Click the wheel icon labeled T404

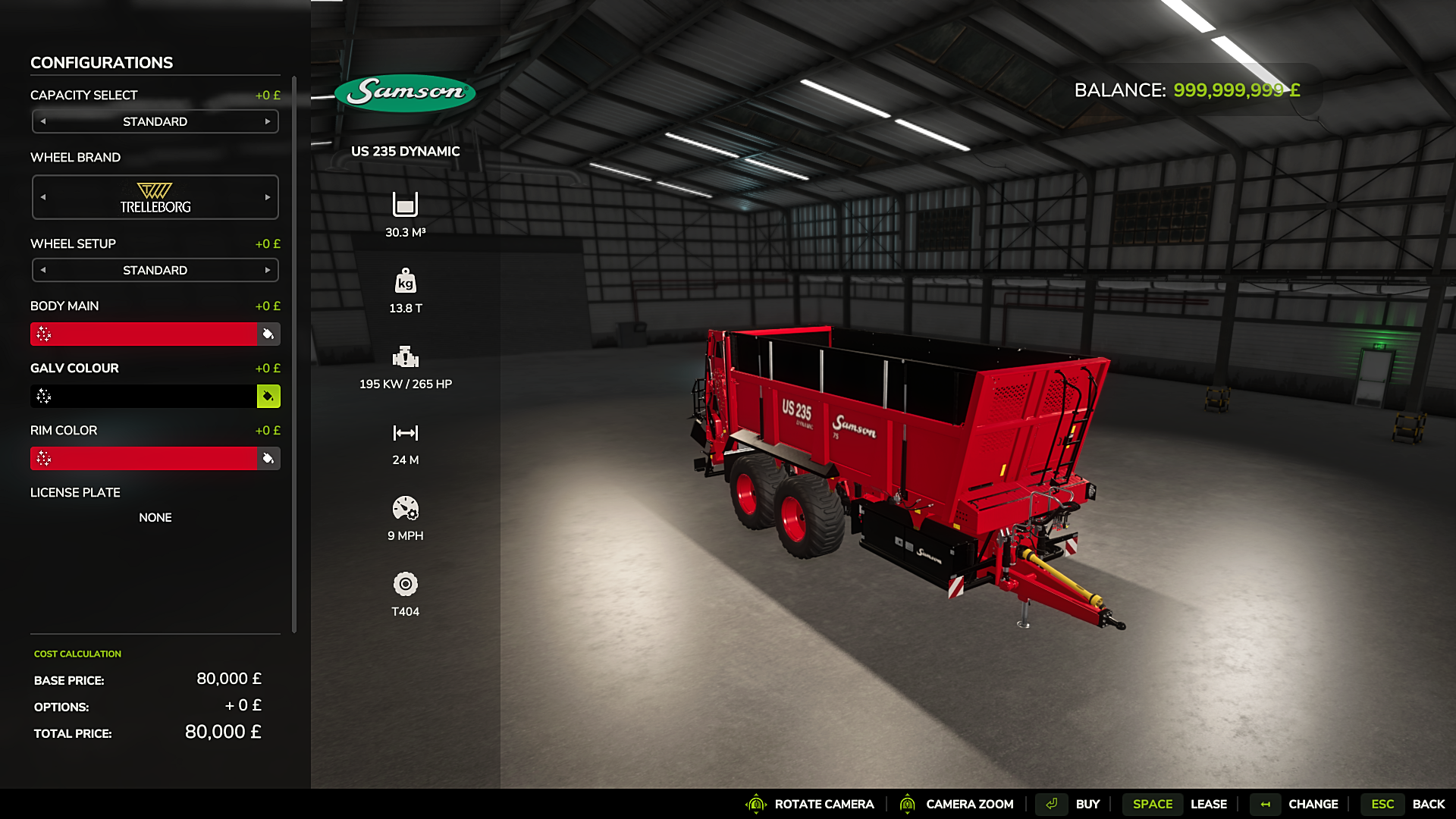406,585
